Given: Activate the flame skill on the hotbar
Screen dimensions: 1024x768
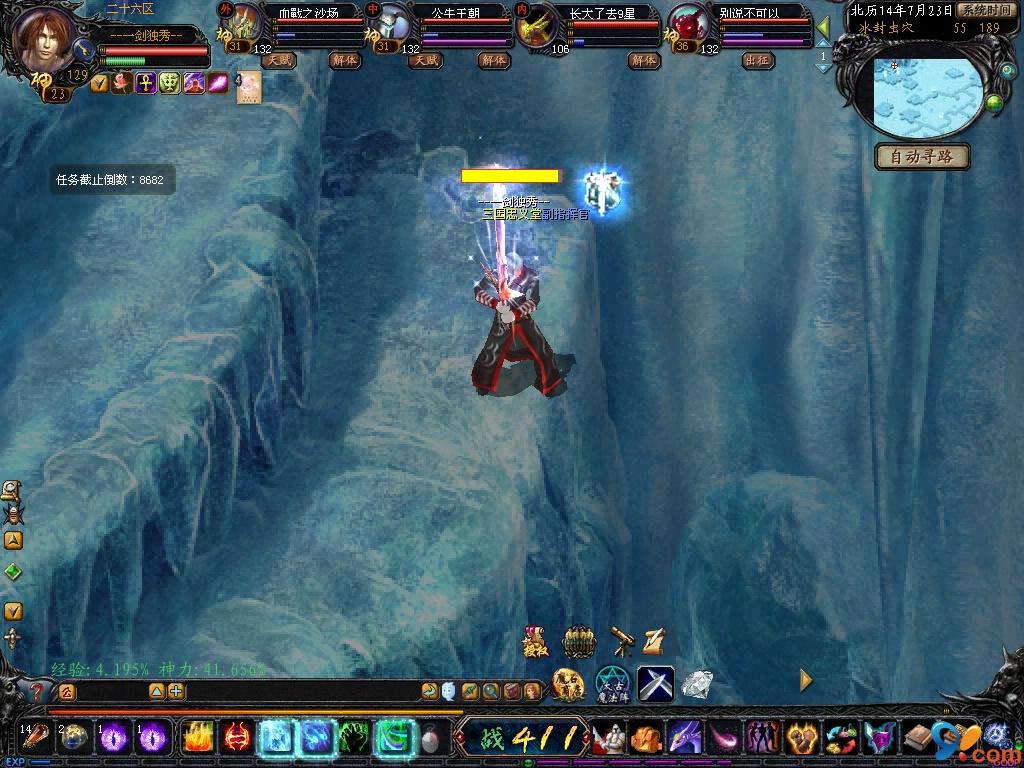Looking at the screenshot, I should [197, 738].
